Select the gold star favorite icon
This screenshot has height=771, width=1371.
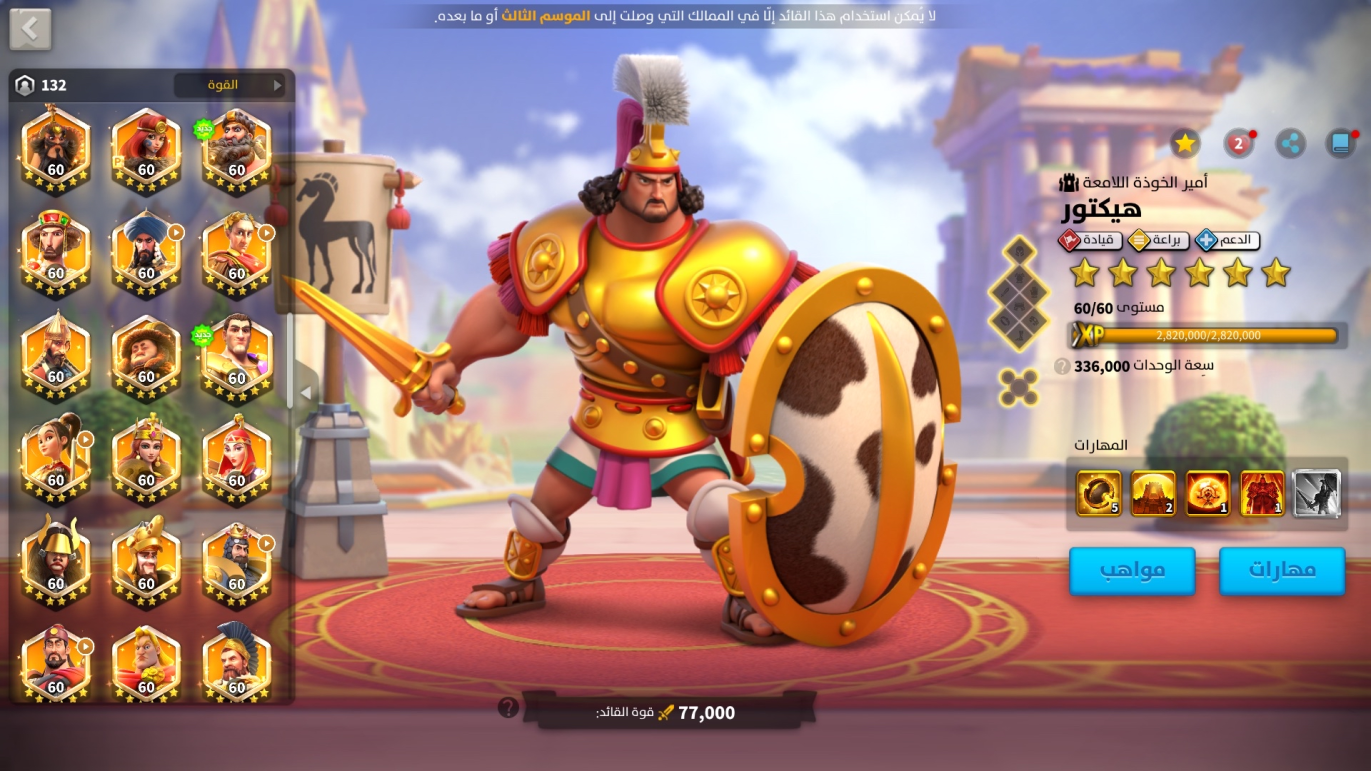click(1185, 144)
